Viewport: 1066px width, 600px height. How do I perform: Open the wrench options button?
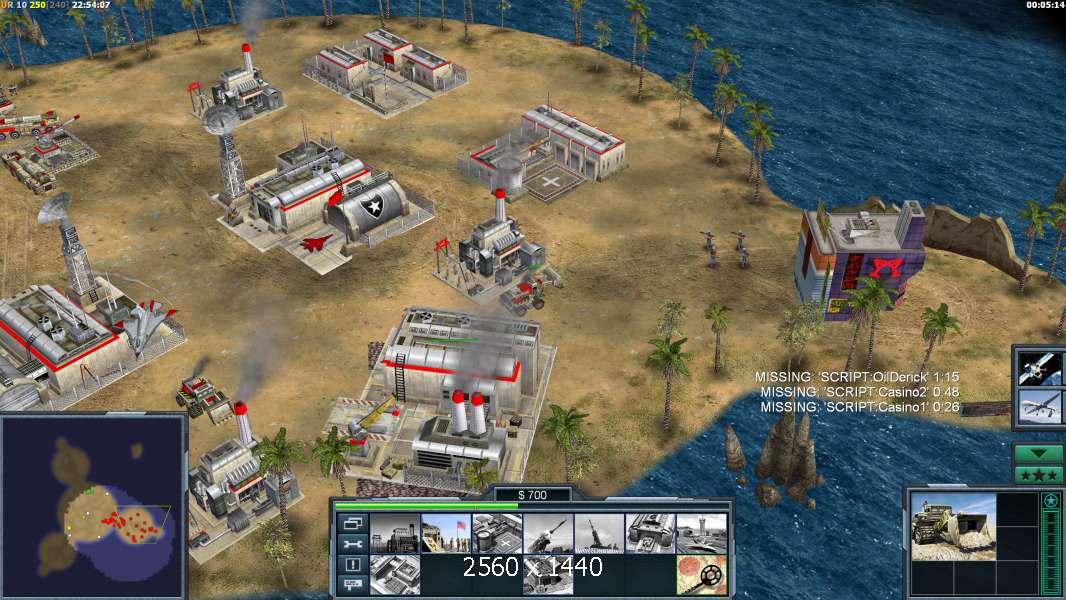tap(352, 544)
